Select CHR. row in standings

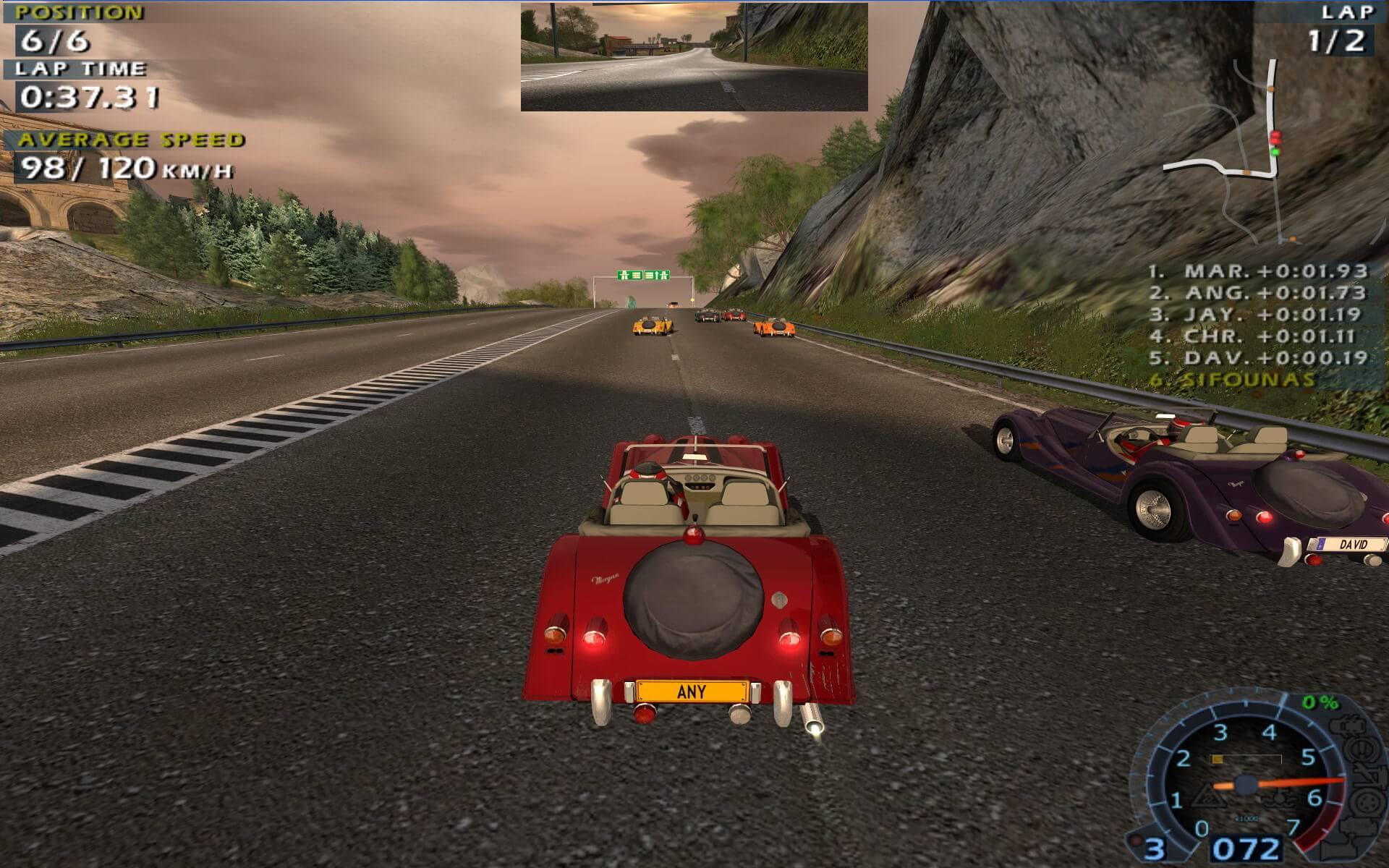[x=1259, y=336]
